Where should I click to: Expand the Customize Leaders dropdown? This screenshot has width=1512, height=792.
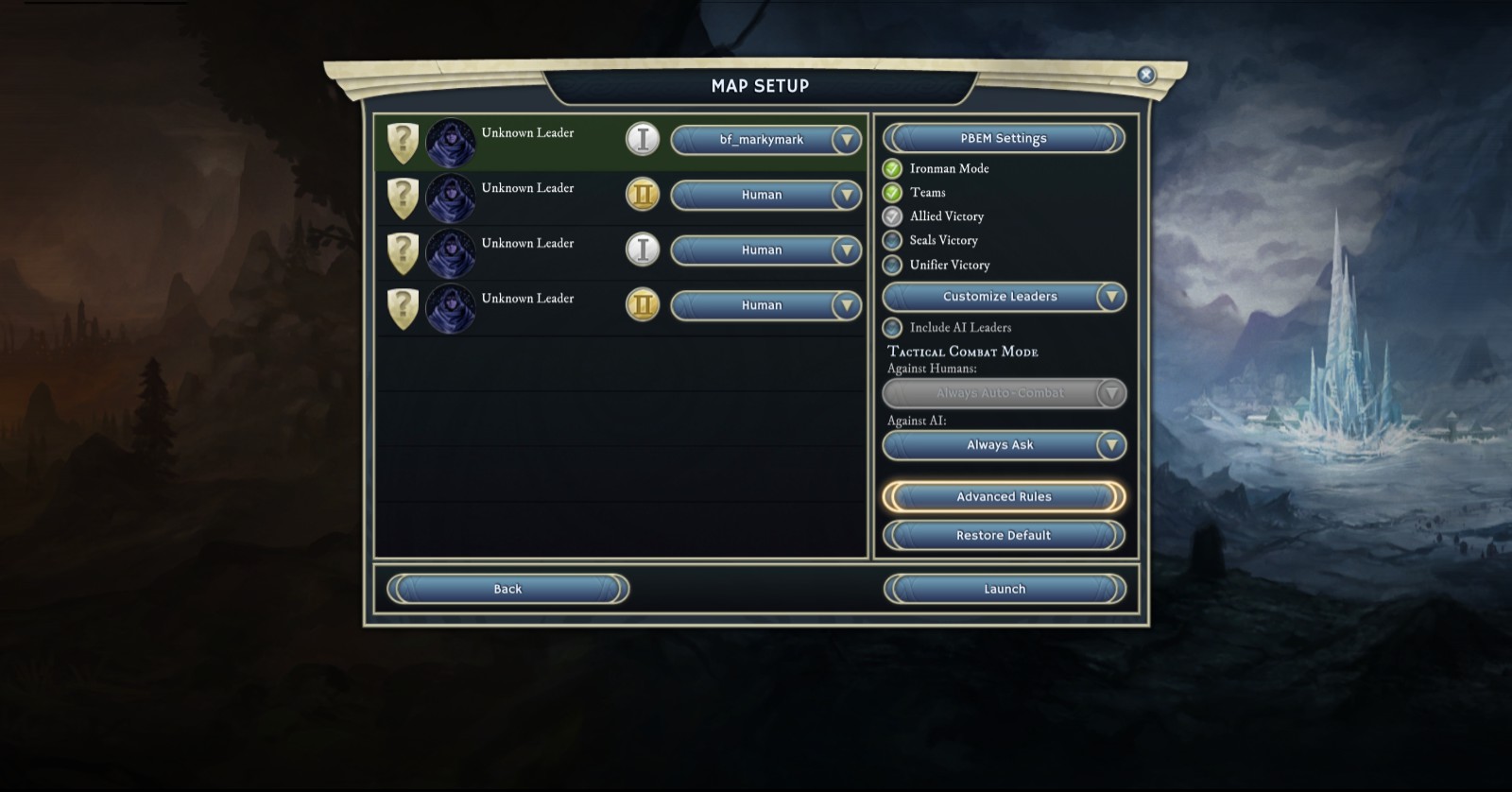click(x=1110, y=297)
